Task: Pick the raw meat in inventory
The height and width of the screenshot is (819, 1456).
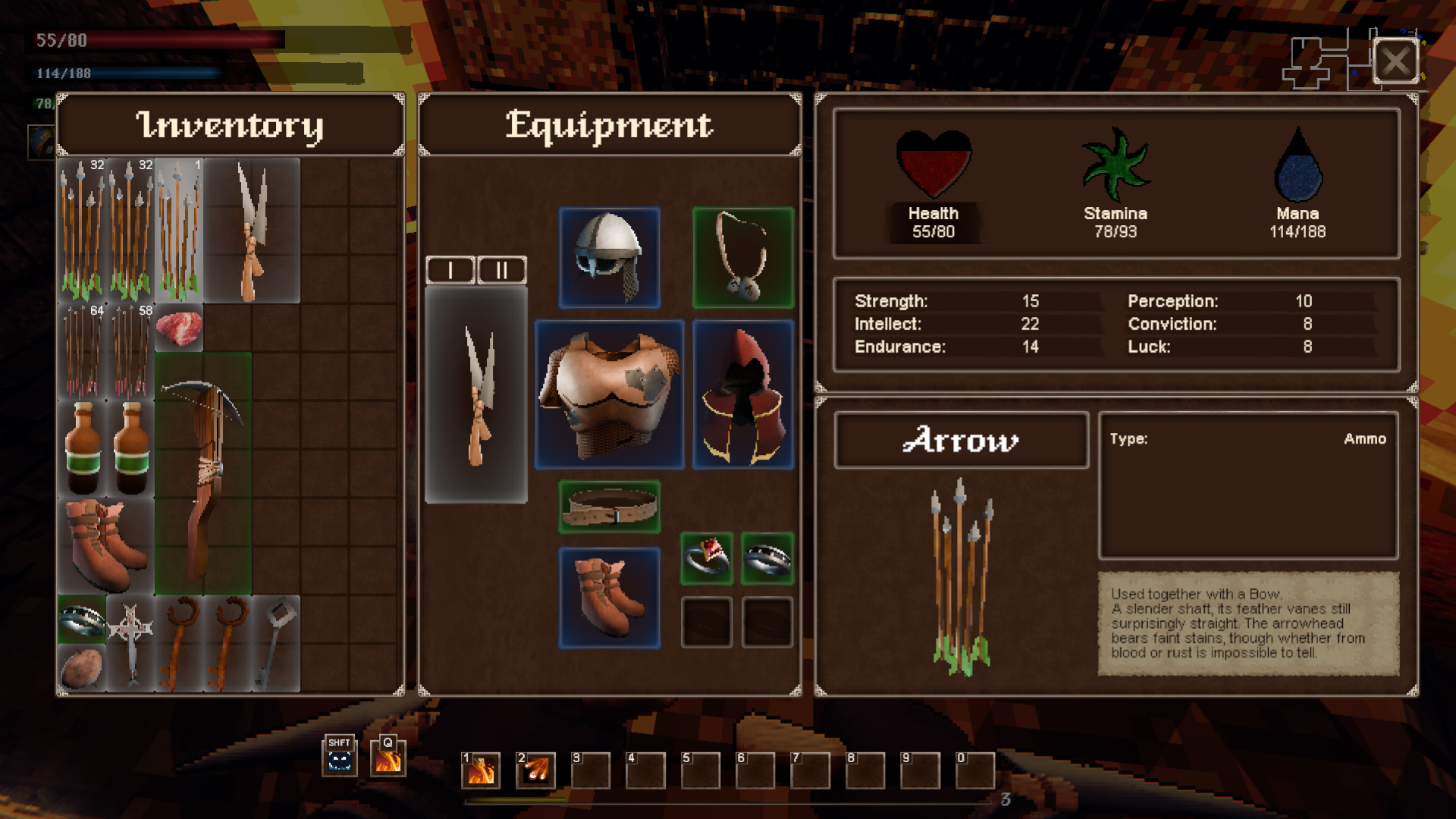Action: click(x=179, y=328)
